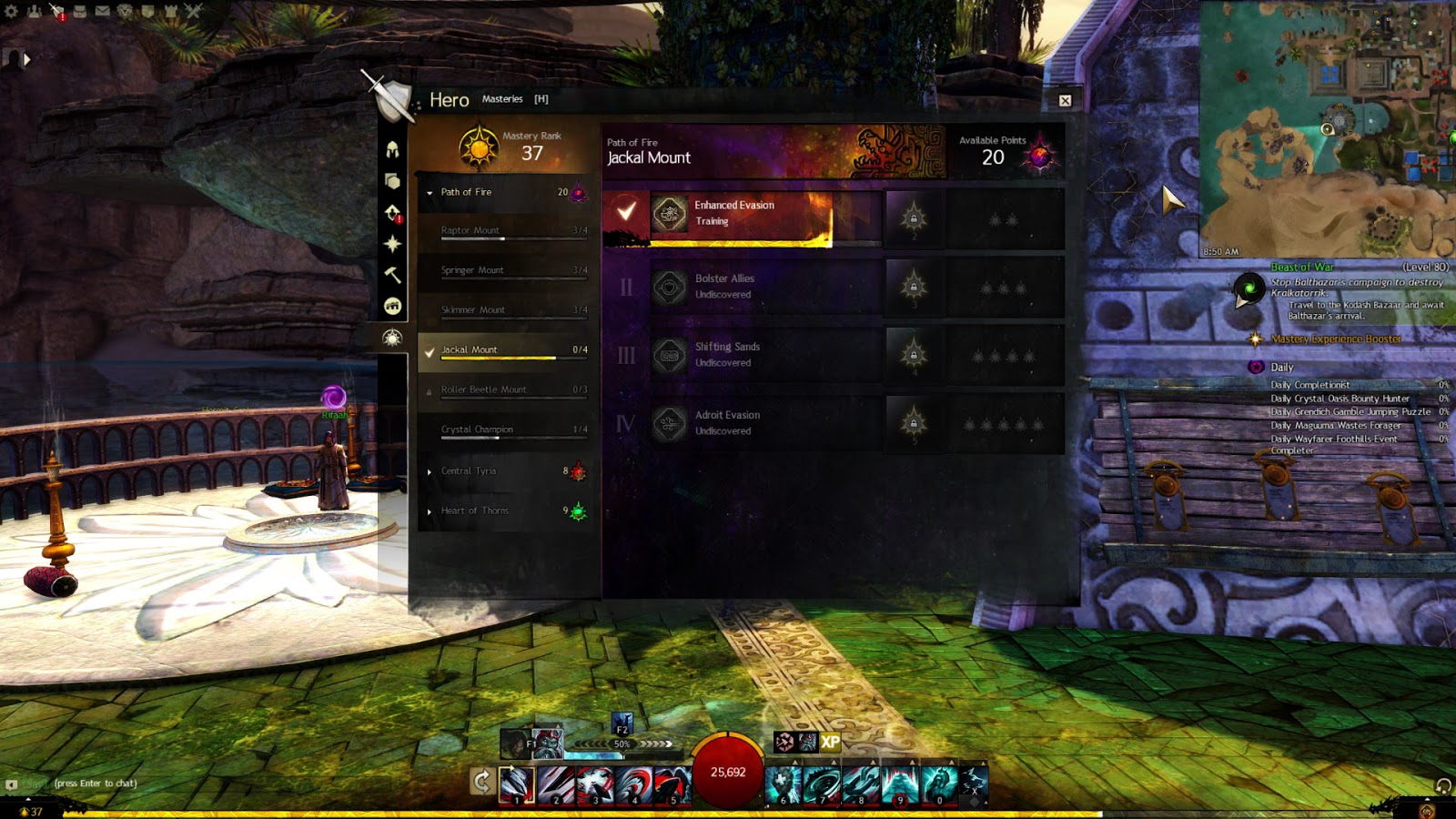Click the minimap
The width and height of the screenshot is (1456, 819).
pos(1327,127)
